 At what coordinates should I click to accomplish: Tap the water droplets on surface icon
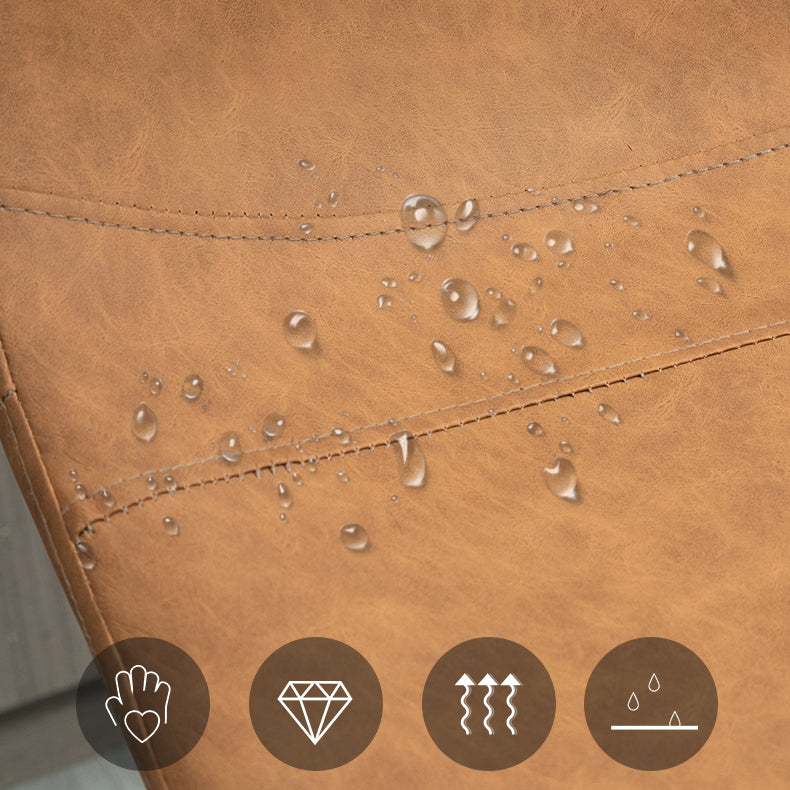click(x=651, y=704)
